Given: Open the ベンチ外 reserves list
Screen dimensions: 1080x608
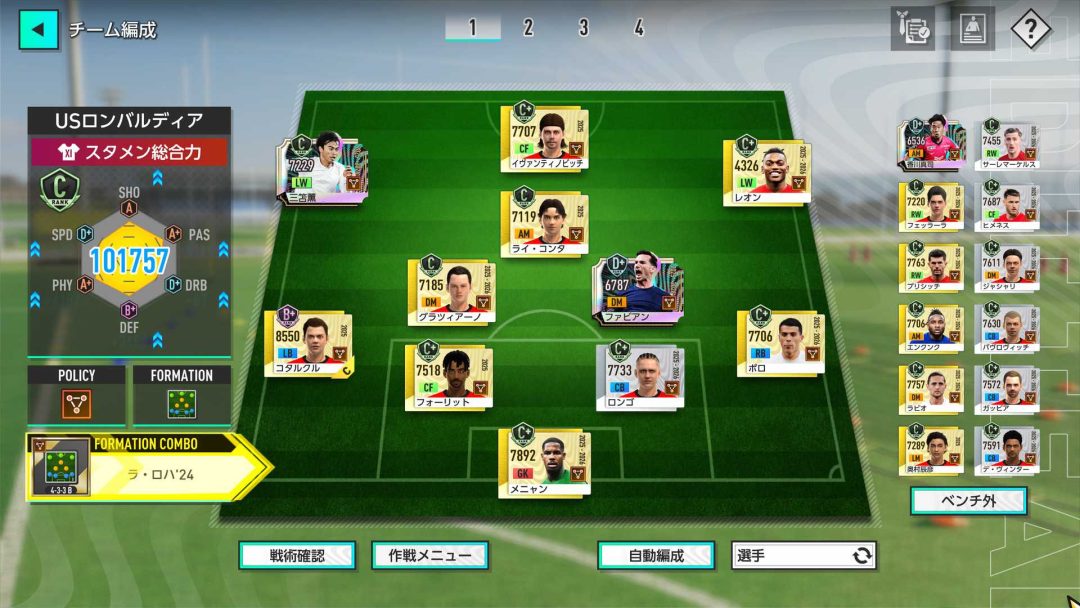Looking at the screenshot, I should click(969, 501).
